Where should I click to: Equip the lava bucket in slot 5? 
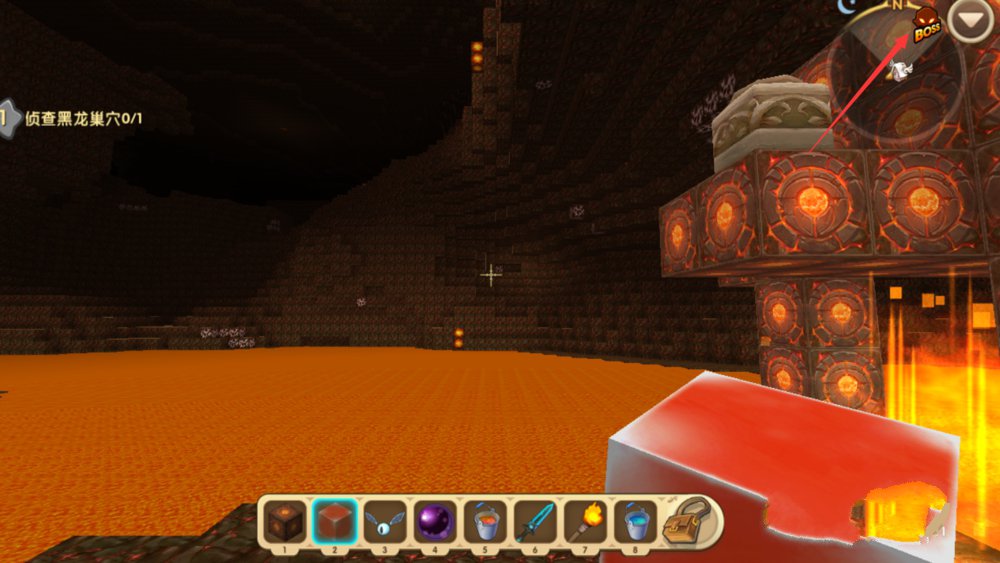(x=485, y=521)
